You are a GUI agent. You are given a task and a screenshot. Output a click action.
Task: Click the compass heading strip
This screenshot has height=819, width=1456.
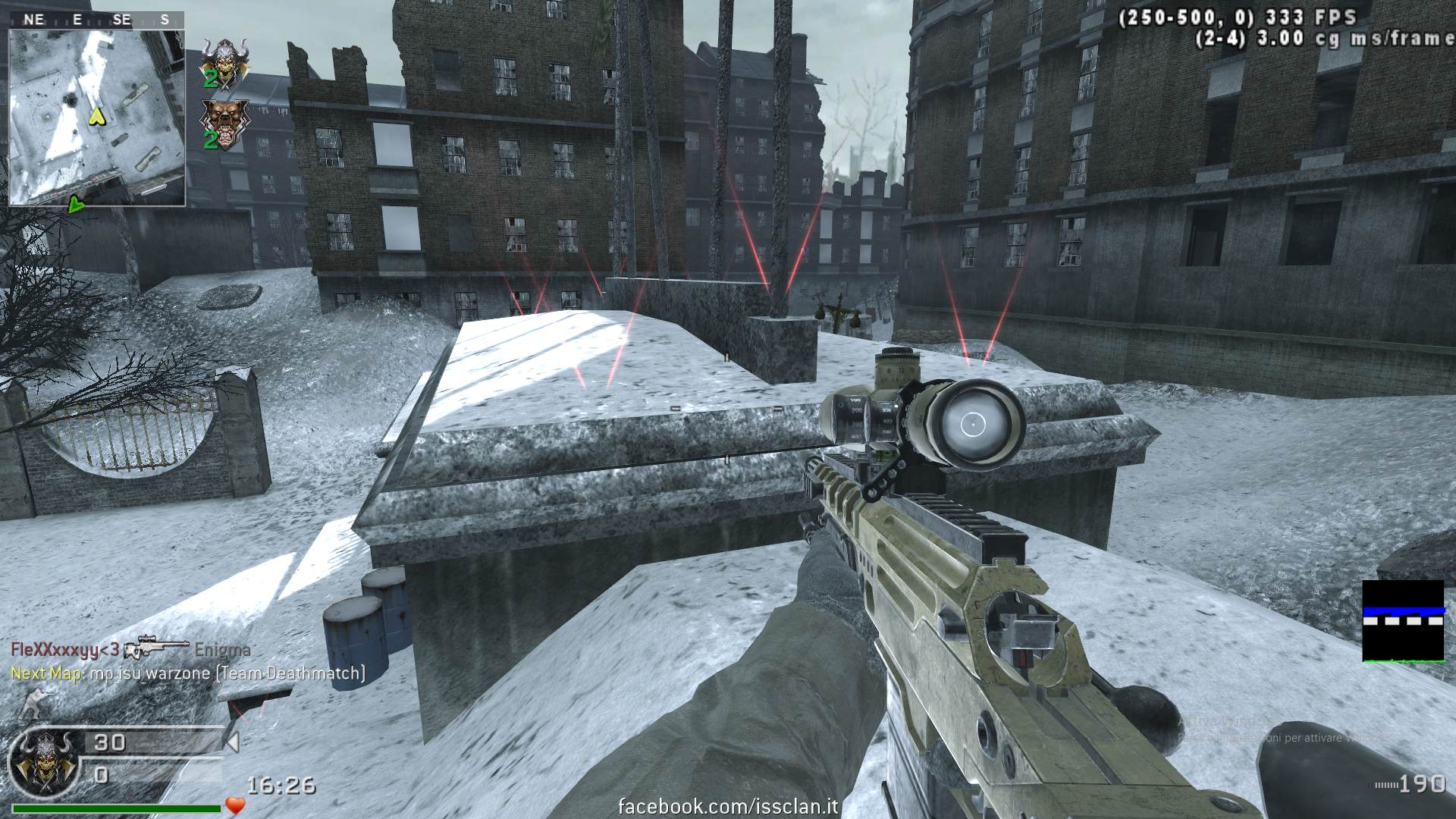[x=97, y=20]
